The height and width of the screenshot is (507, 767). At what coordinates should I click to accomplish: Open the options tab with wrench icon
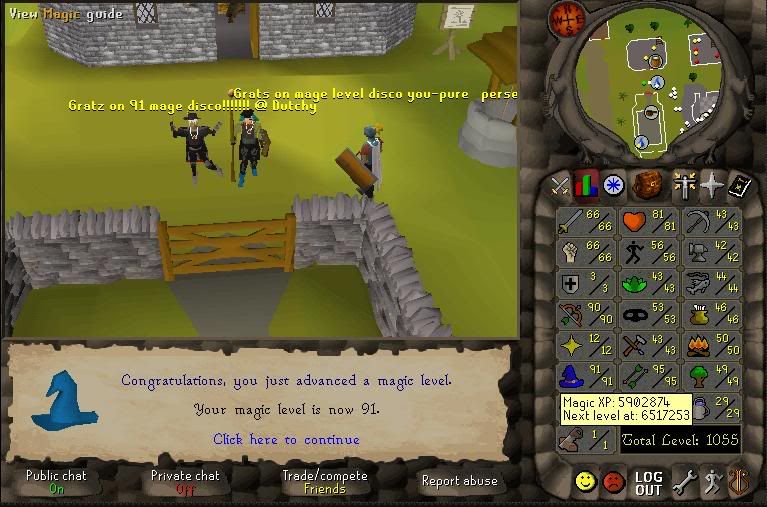685,483
